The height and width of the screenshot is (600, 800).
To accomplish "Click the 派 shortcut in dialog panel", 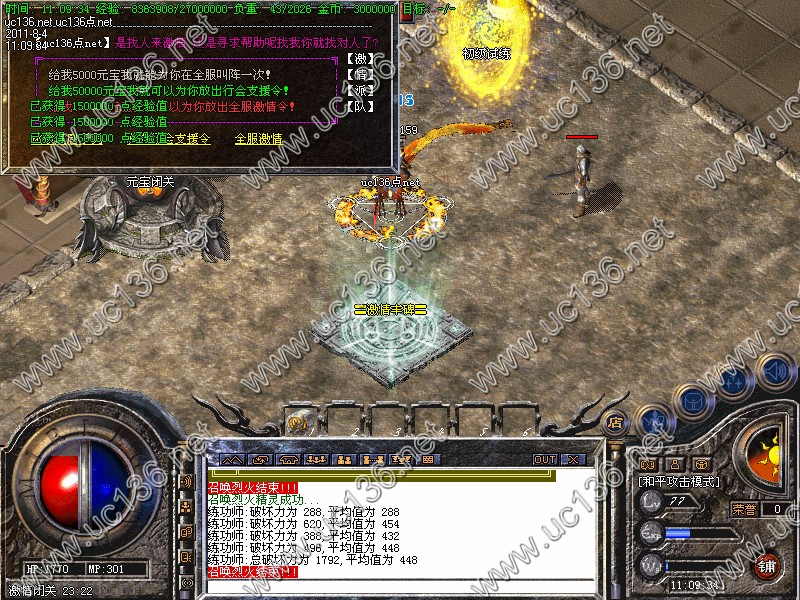I will pos(357,90).
